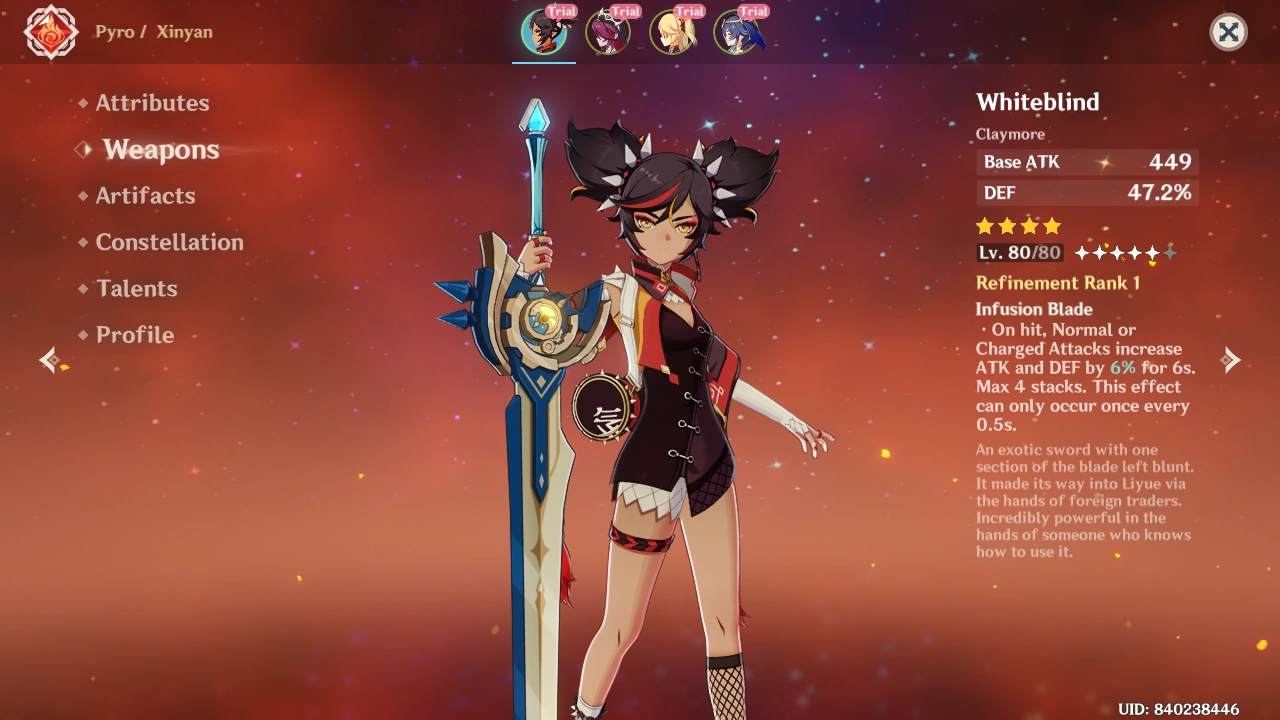Click the Pyro element icon top-left

[50, 32]
